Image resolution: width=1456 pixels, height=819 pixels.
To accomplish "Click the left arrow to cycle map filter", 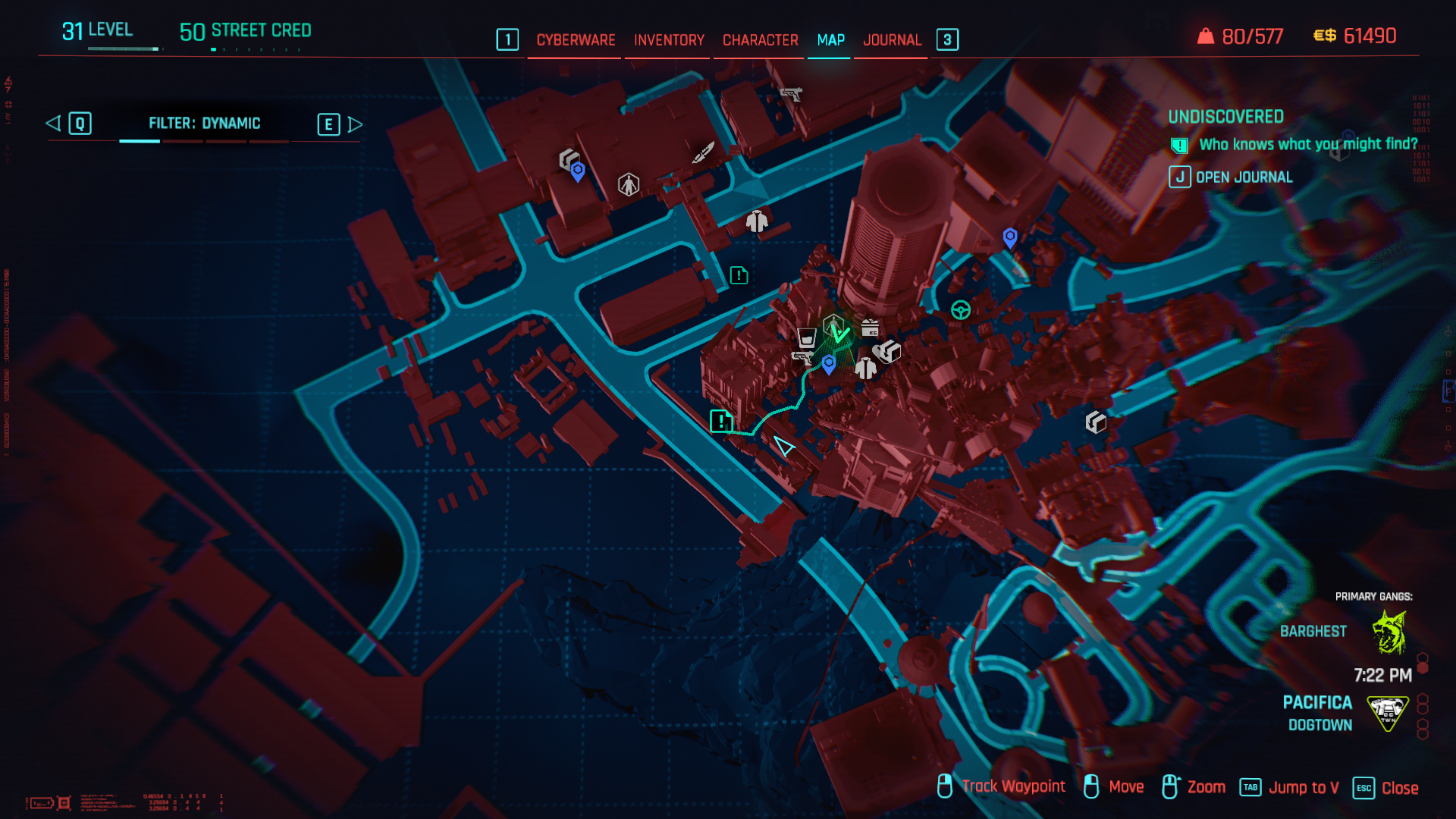I will coord(53,123).
